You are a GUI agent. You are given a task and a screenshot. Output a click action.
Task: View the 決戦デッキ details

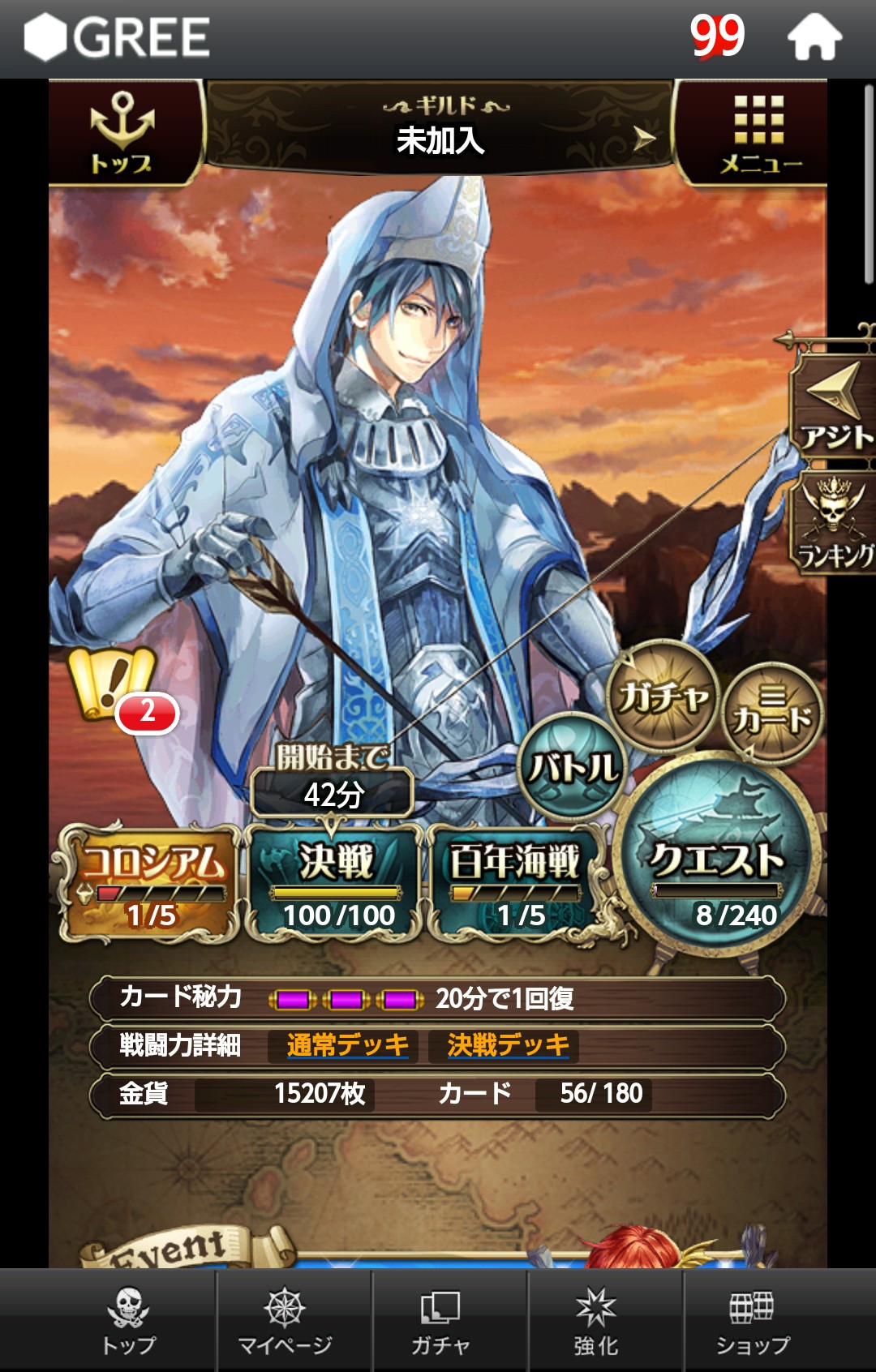(x=508, y=1045)
